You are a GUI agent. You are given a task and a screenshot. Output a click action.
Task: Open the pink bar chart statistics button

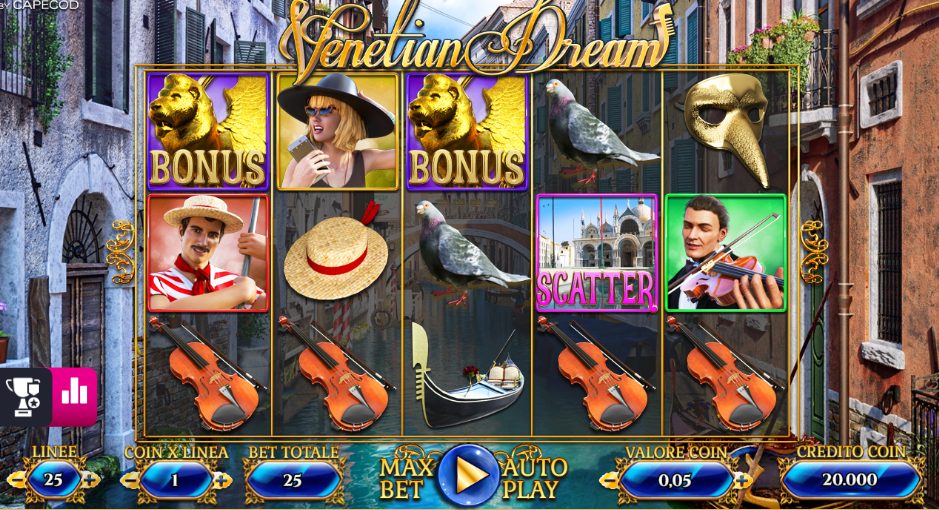[73, 395]
